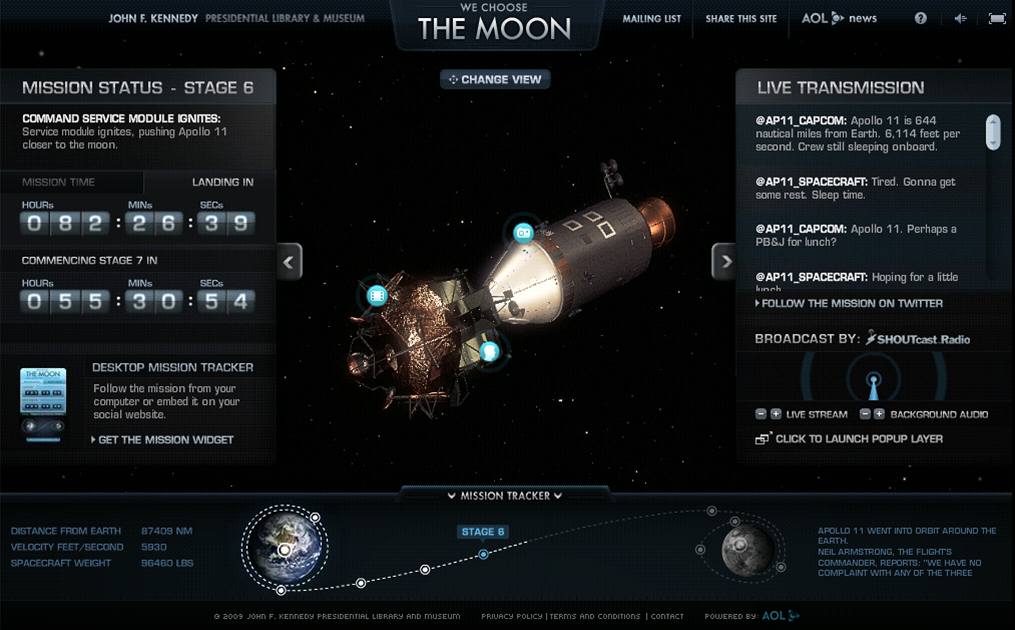Advance to the next stage with right arrow

724,262
